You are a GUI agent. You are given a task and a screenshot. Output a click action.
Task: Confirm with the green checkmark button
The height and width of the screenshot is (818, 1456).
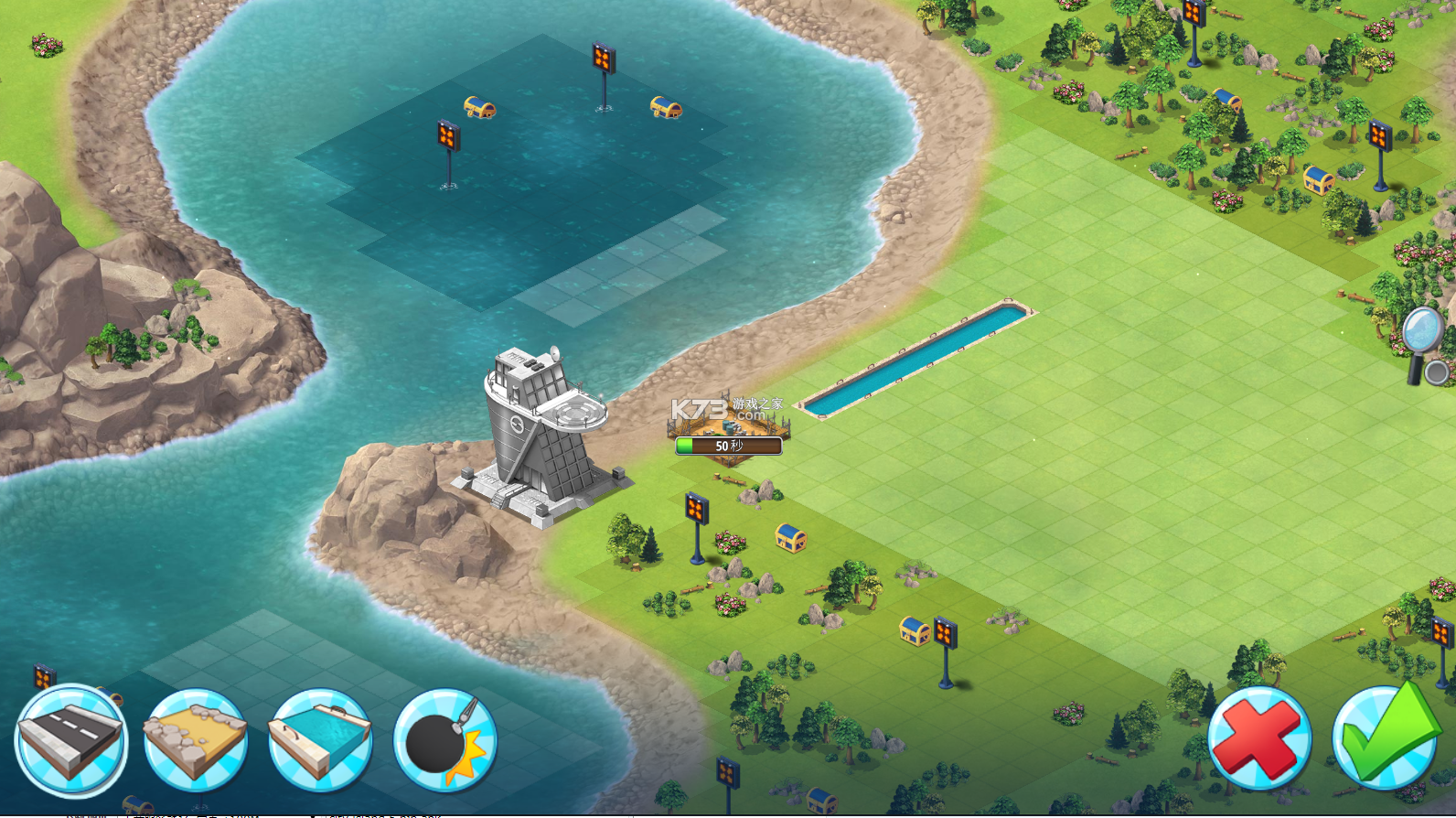[1385, 737]
